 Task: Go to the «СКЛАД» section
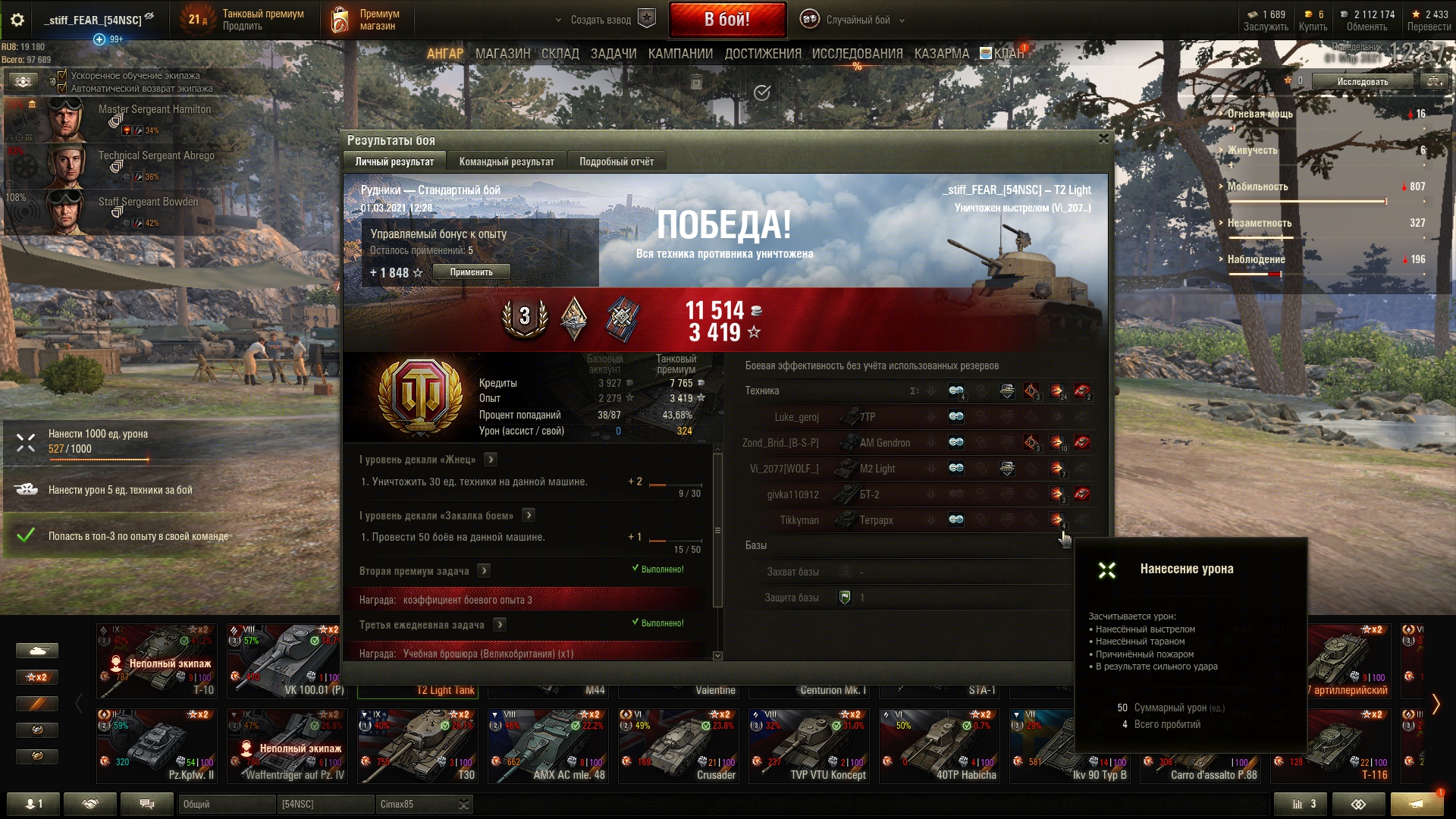(x=560, y=54)
